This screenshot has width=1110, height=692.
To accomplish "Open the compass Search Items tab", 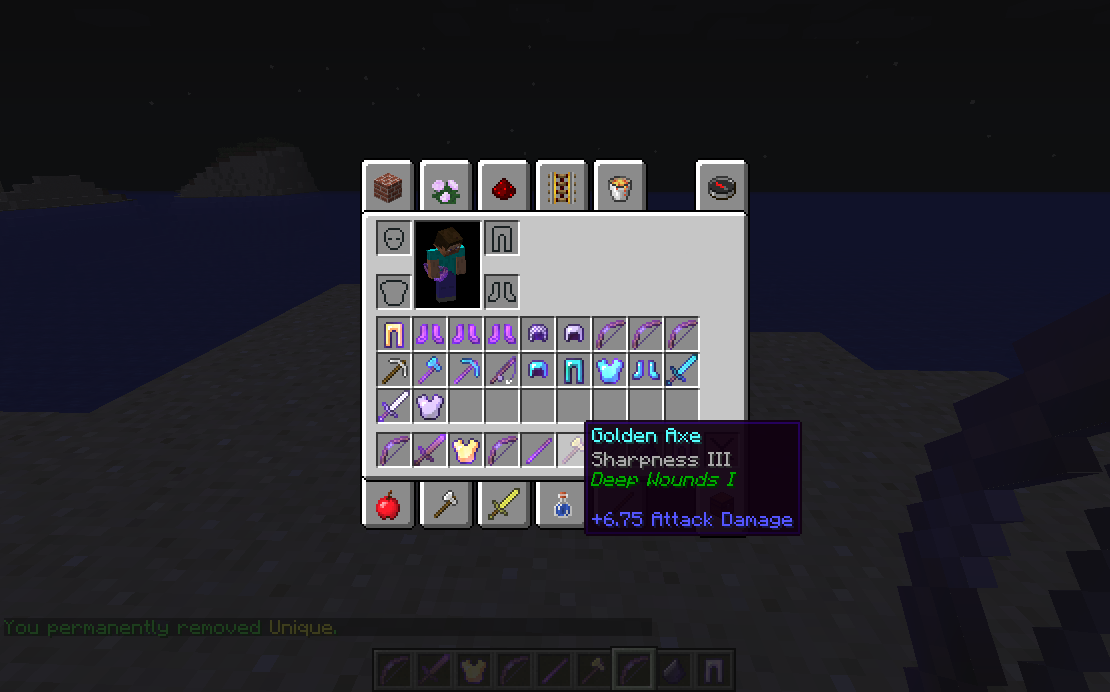I will (x=721, y=186).
